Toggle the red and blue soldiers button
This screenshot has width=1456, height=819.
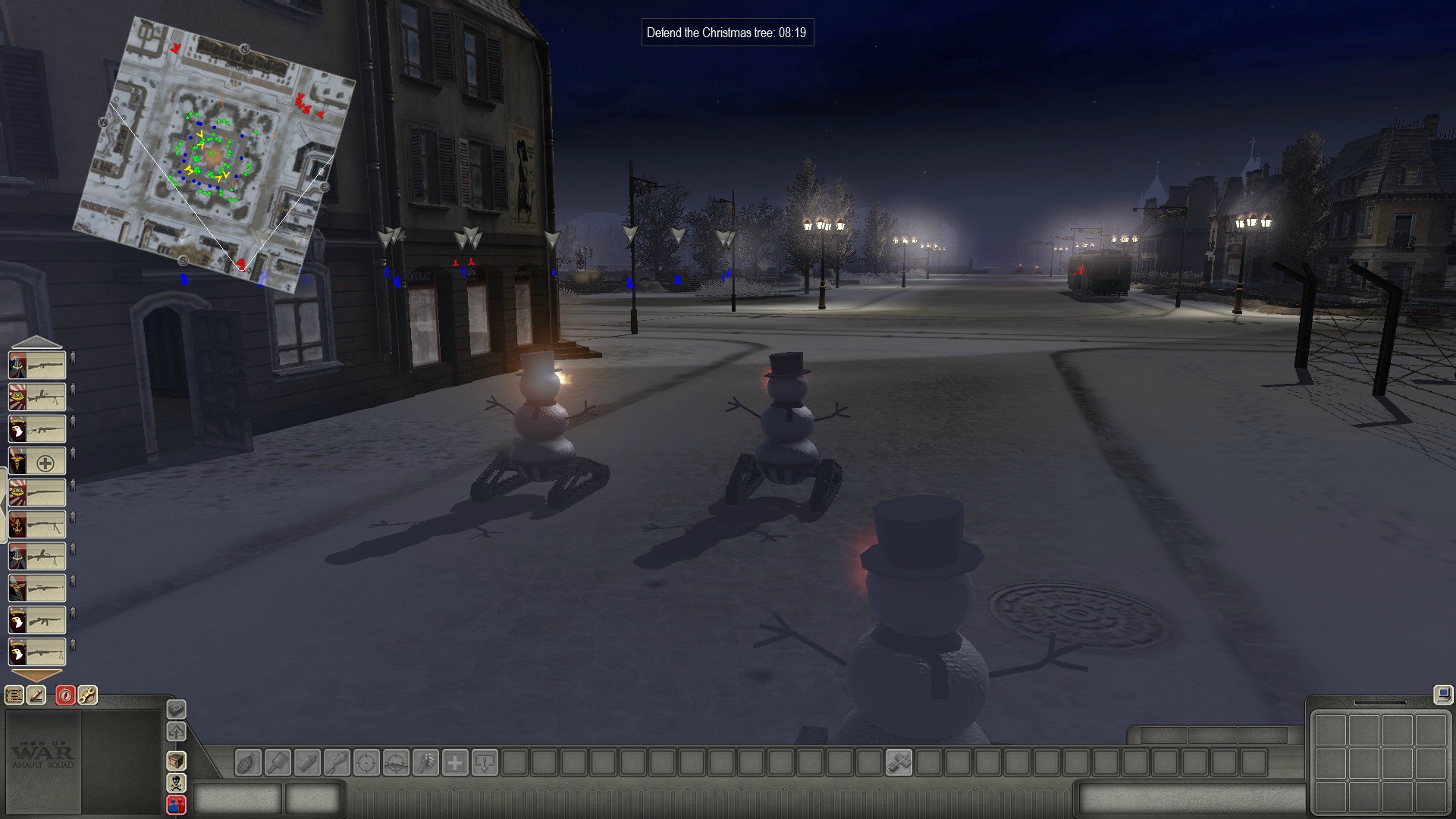[176, 804]
